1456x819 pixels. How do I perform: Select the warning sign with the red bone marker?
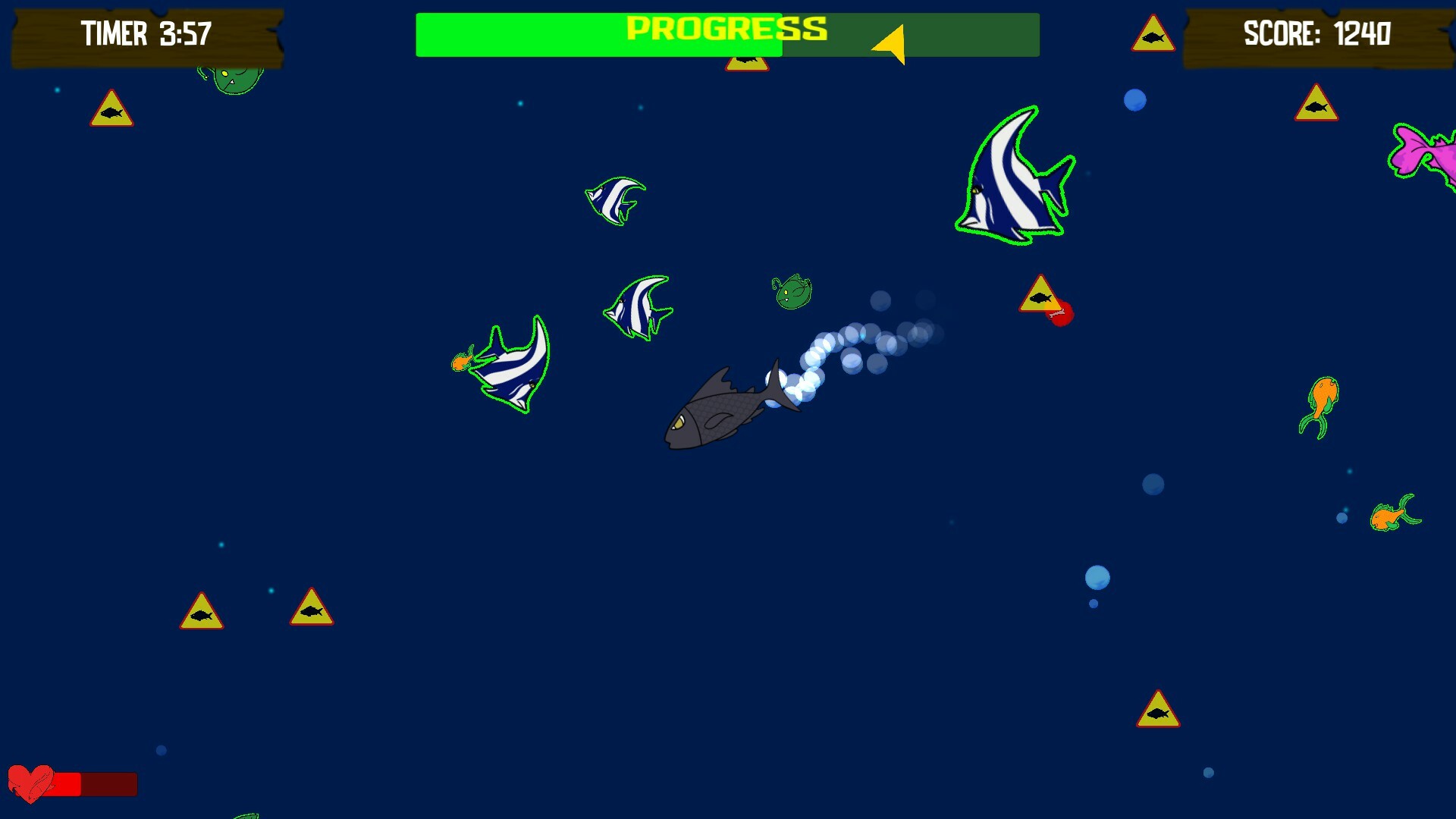pyautogui.click(x=1042, y=296)
